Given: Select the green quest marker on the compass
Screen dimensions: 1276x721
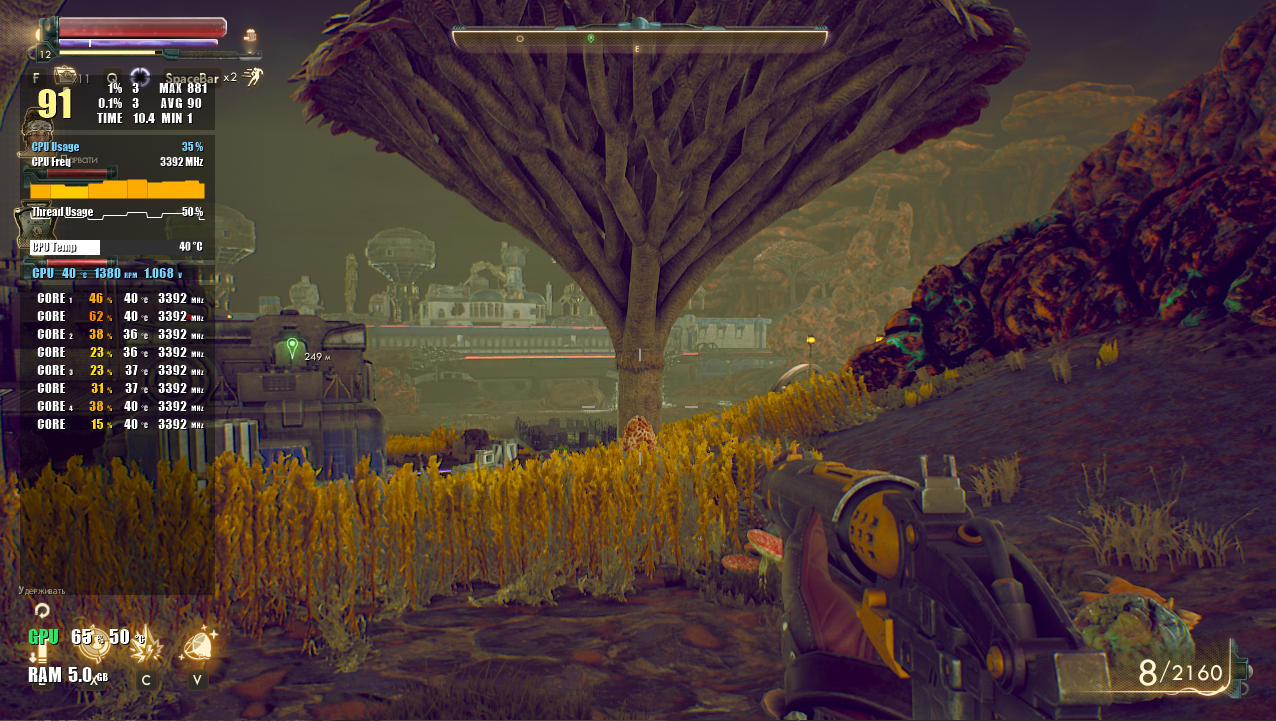Looking at the screenshot, I should [x=591, y=38].
